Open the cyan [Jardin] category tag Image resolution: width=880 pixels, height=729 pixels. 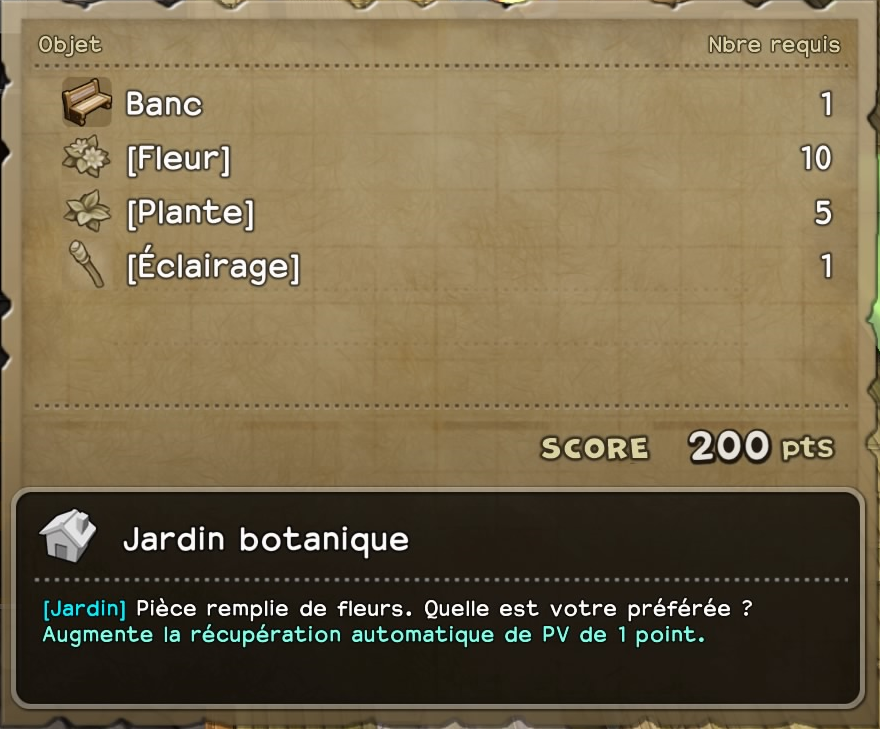point(84,609)
